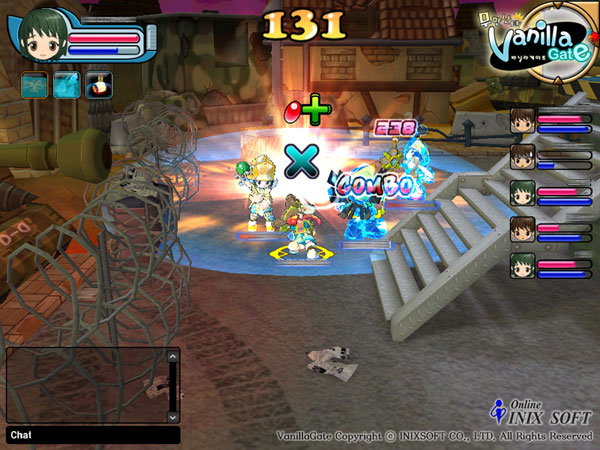This screenshot has height=450, width=600.
Task: Click the chat log's down arrow button
Action: [x=173, y=416]
